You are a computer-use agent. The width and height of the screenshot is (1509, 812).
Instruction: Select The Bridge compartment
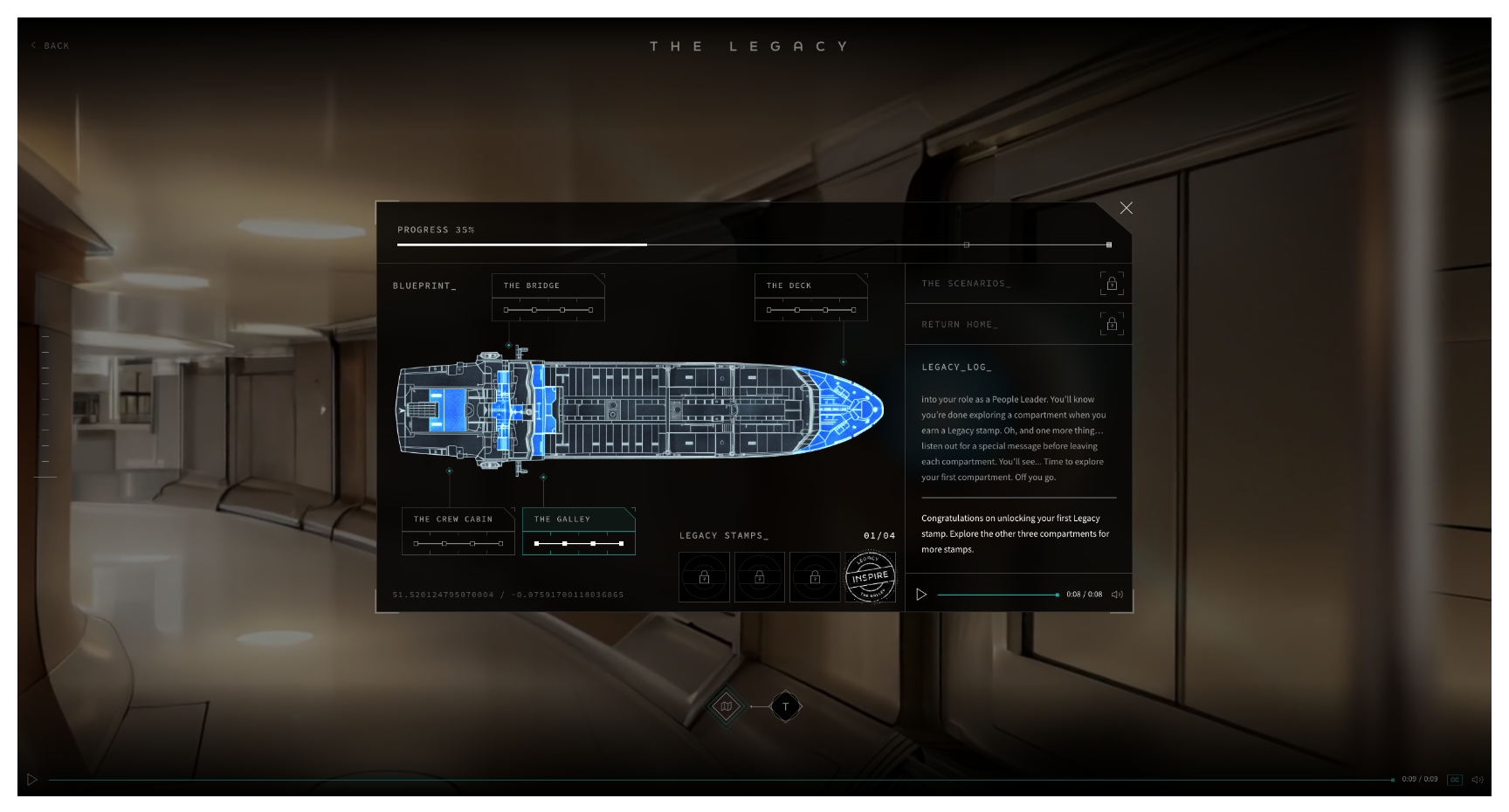[548, 286]
